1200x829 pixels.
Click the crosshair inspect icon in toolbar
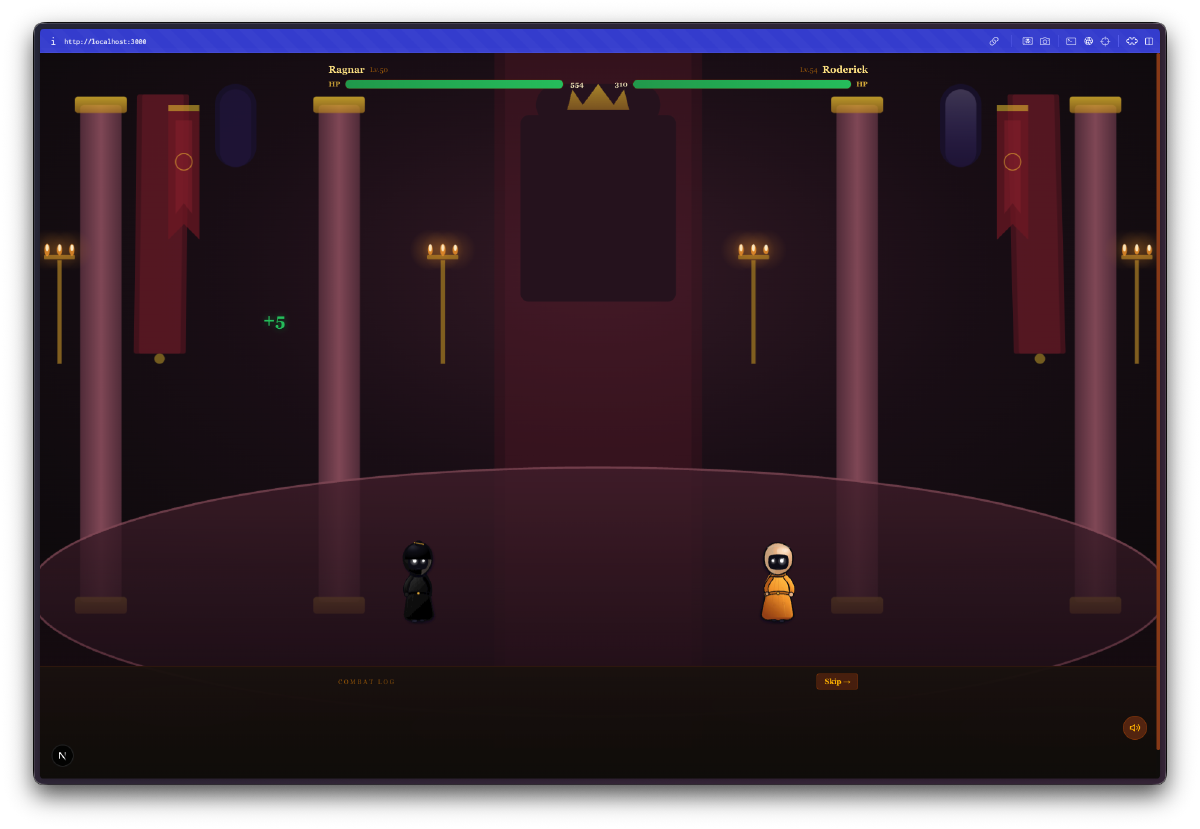coord(1105,41)
